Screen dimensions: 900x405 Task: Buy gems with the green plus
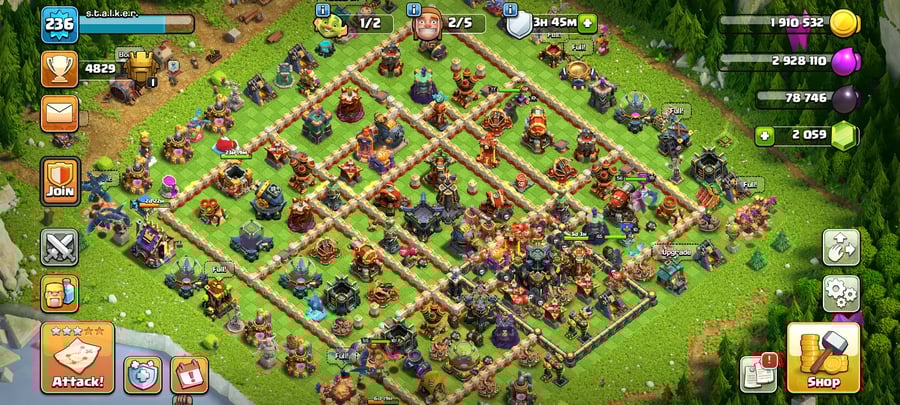(765, 135)
